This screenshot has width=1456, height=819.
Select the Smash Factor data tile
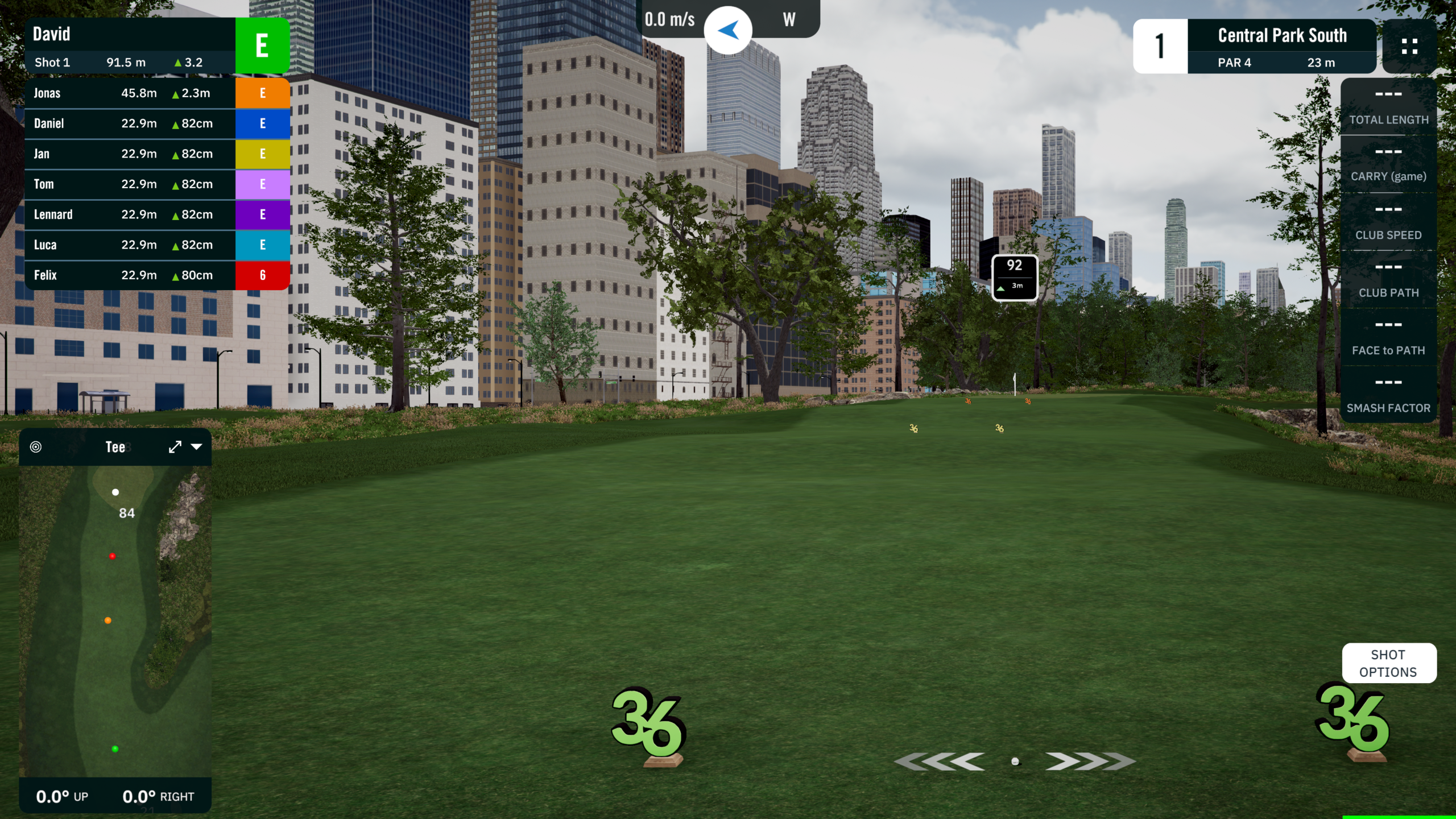coord(1388,395)
